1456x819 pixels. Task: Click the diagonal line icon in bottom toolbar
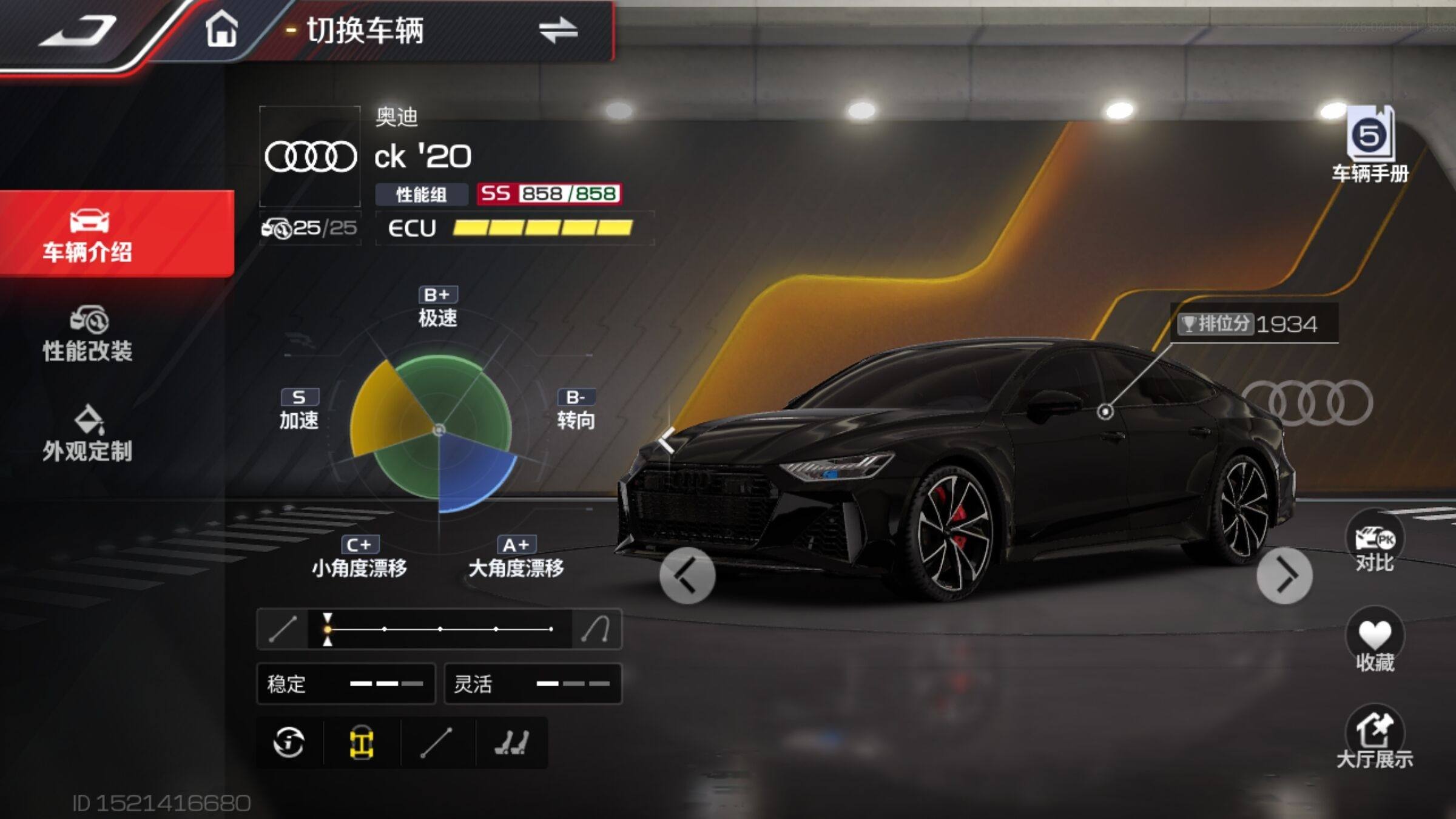pyautogui.click(x=436, y=743)
